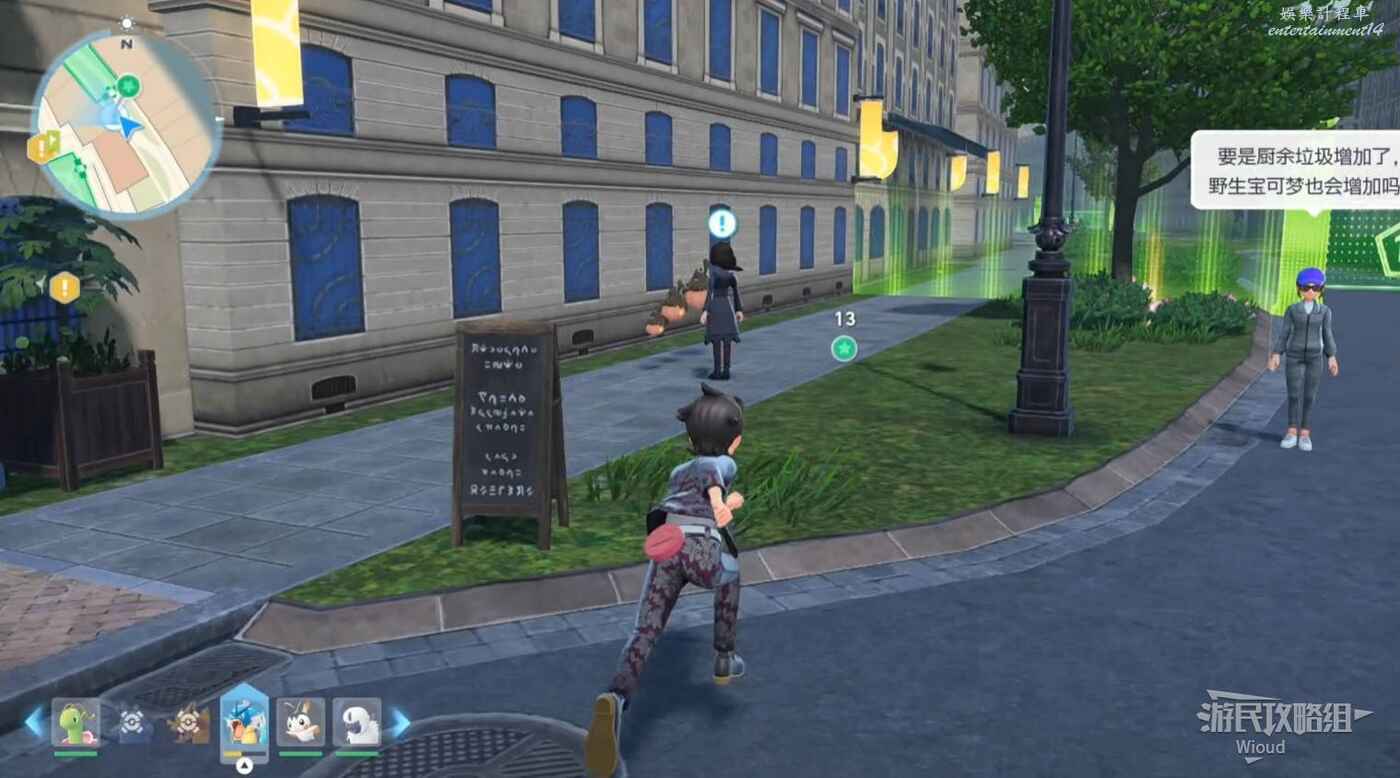Click the blue exclamation icon above the NPC
The image size is (1400, 778).
click(722, 222)
